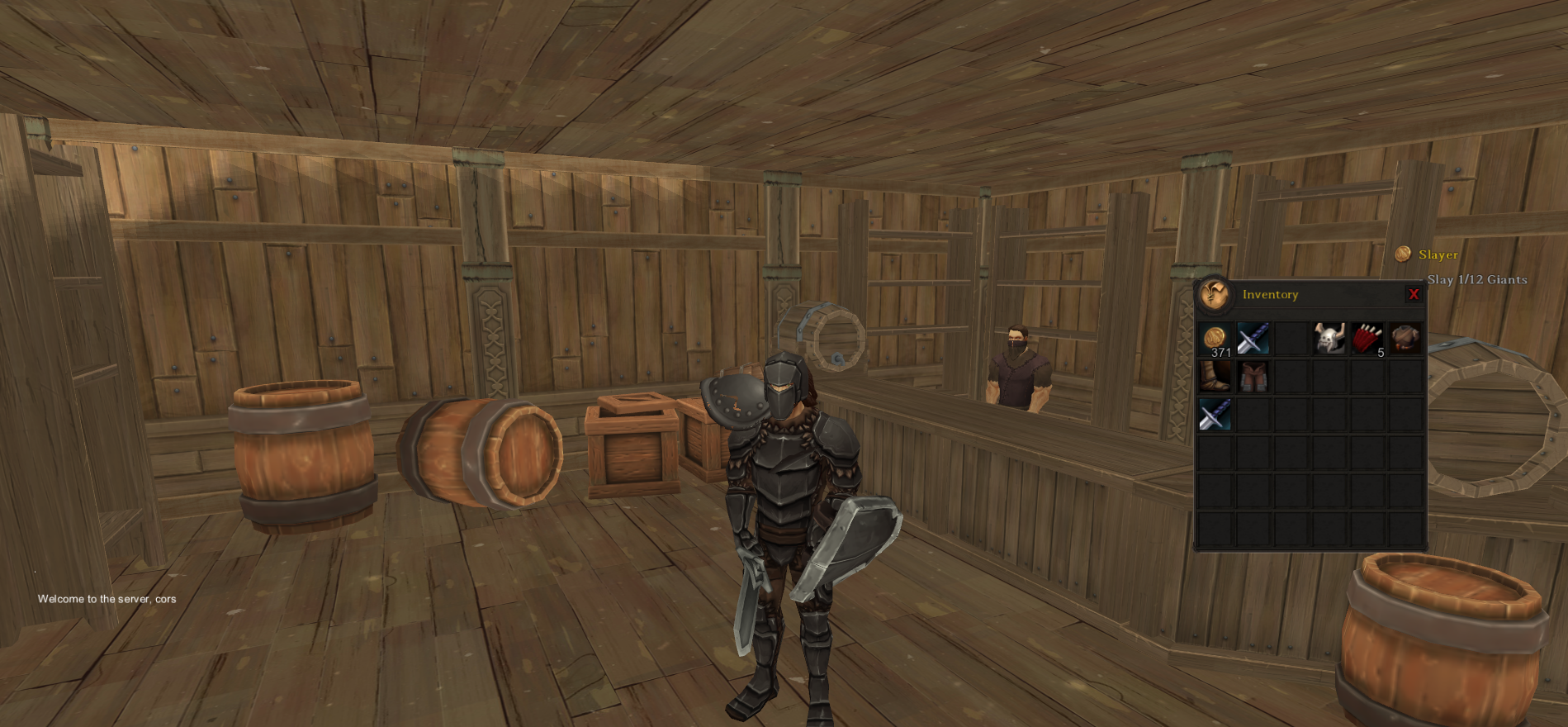Click the Inventory bag emblem icon
Viewport: 1568px width, 727px height.
[1215, 294]
